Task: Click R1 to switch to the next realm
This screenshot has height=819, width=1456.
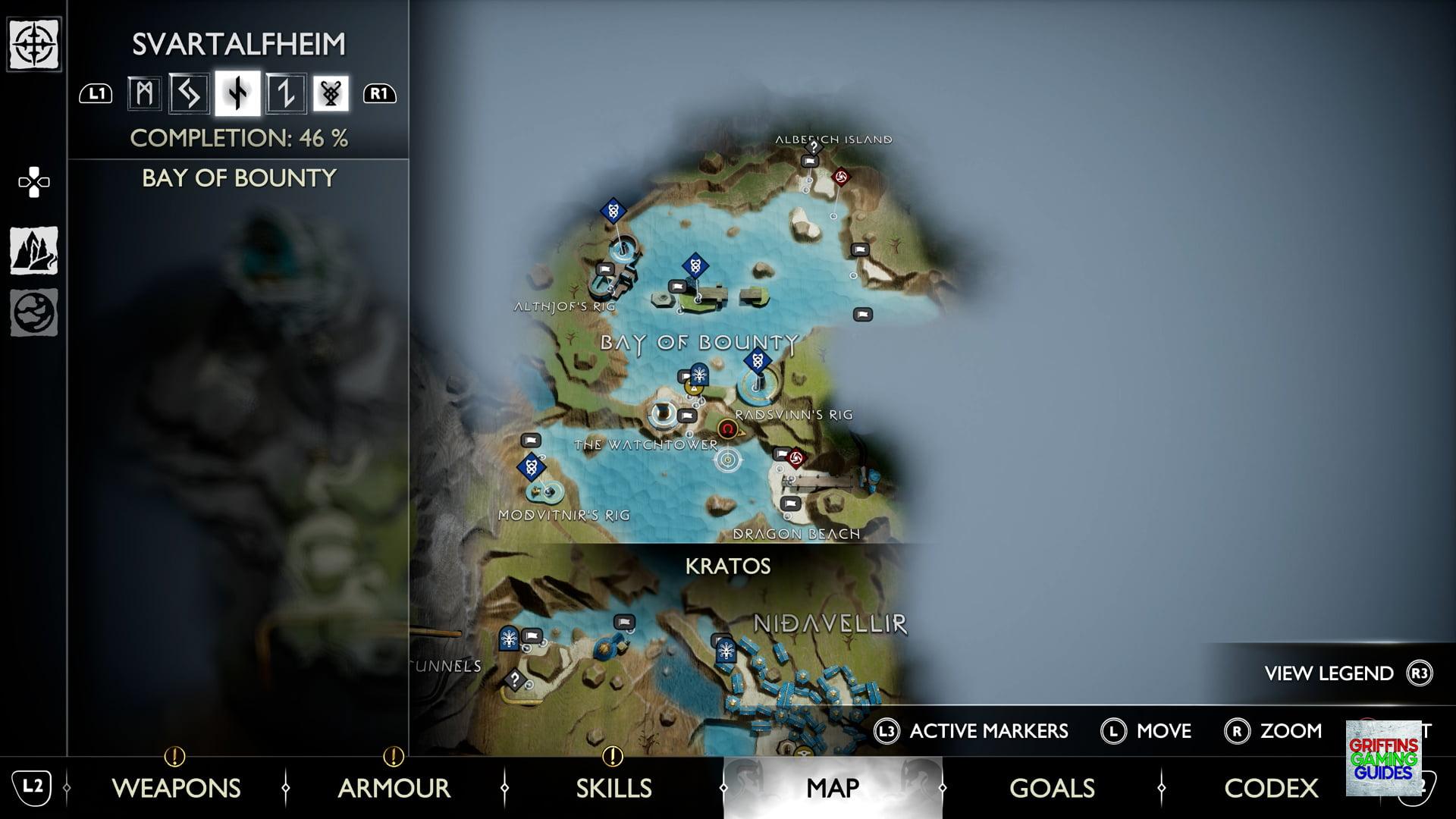Action: pyautogui.click(x=380, y=93)
